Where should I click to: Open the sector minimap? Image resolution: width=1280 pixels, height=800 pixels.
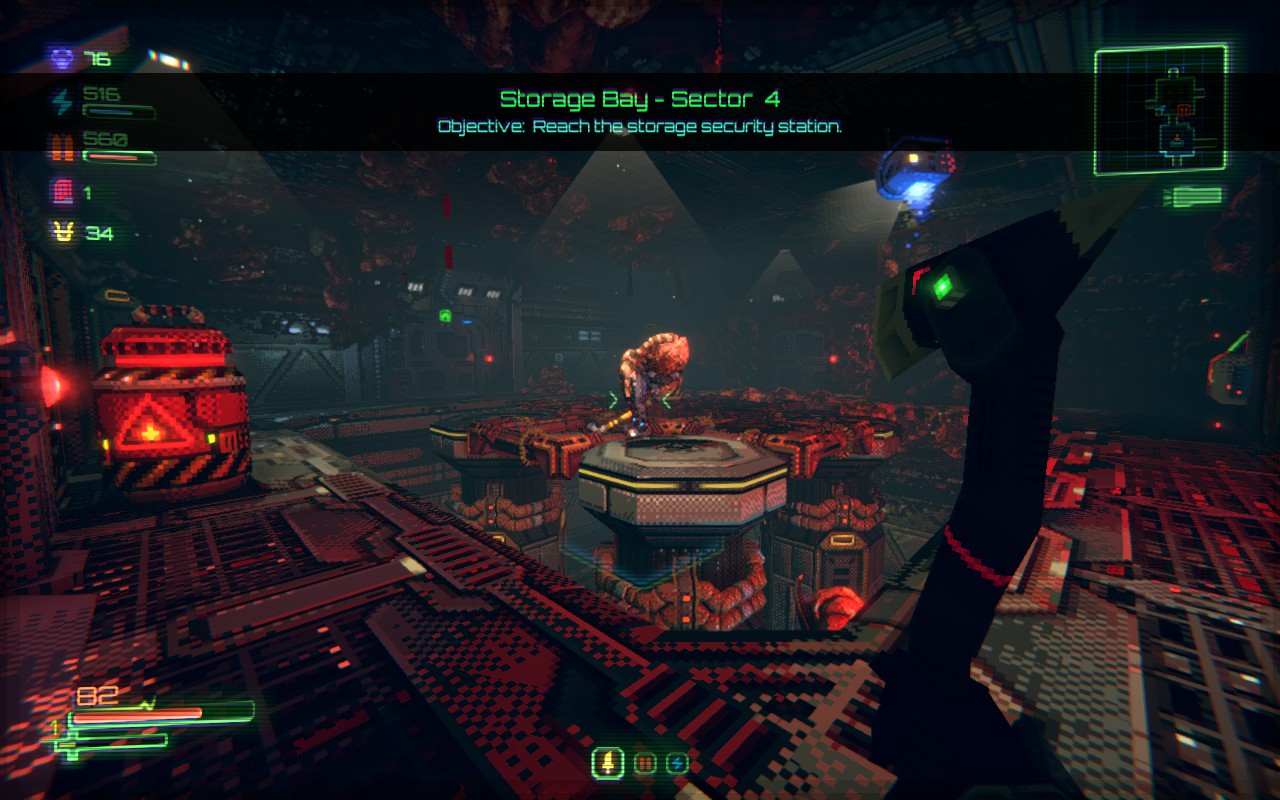click(1160, 110)
